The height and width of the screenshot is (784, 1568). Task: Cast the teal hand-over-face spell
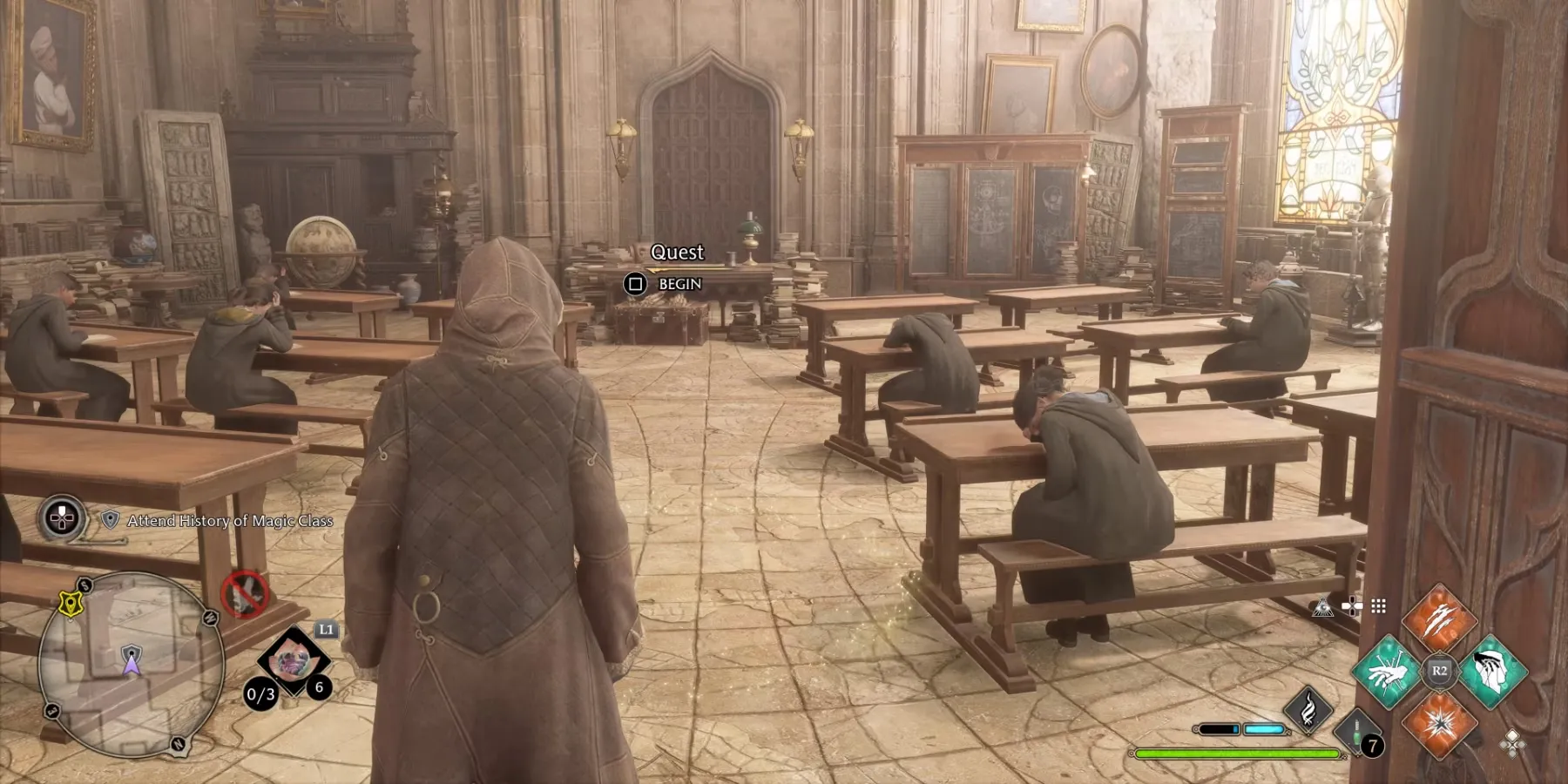1492,672
